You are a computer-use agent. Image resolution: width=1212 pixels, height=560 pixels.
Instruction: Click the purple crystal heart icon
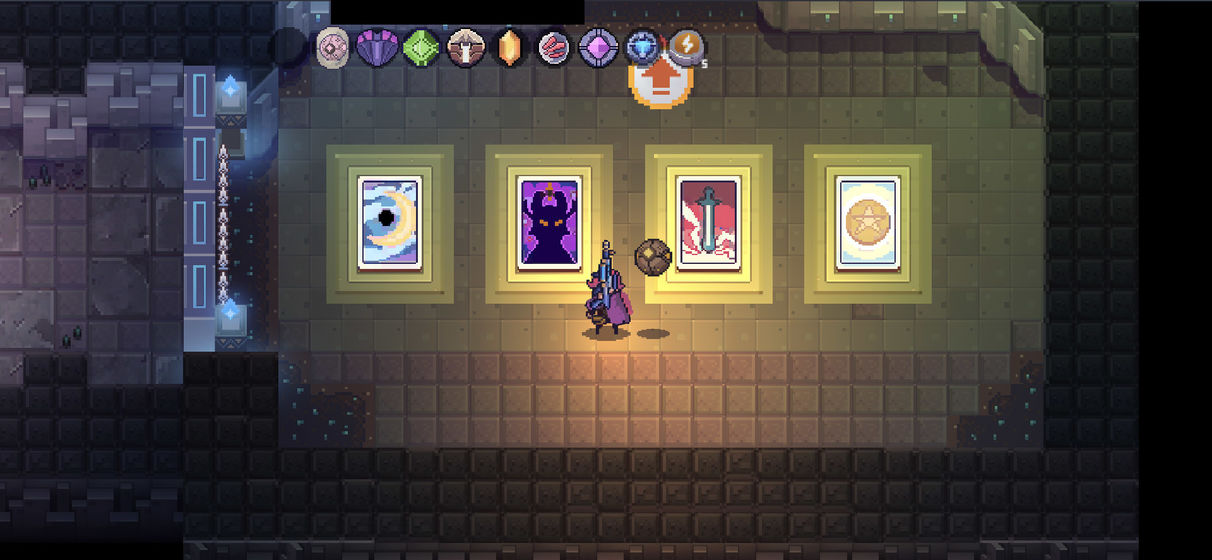pos(376,47)
